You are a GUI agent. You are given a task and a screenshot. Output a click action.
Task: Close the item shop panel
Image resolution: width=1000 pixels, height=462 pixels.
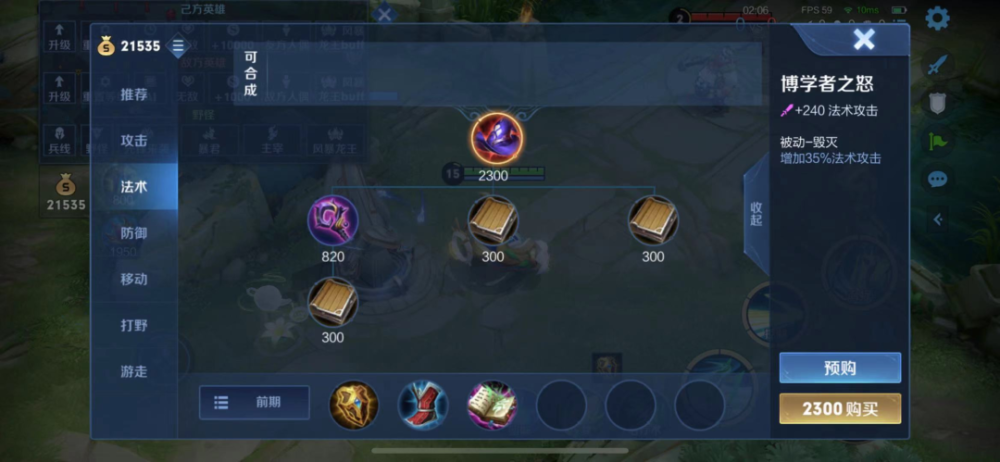point(864,40)
